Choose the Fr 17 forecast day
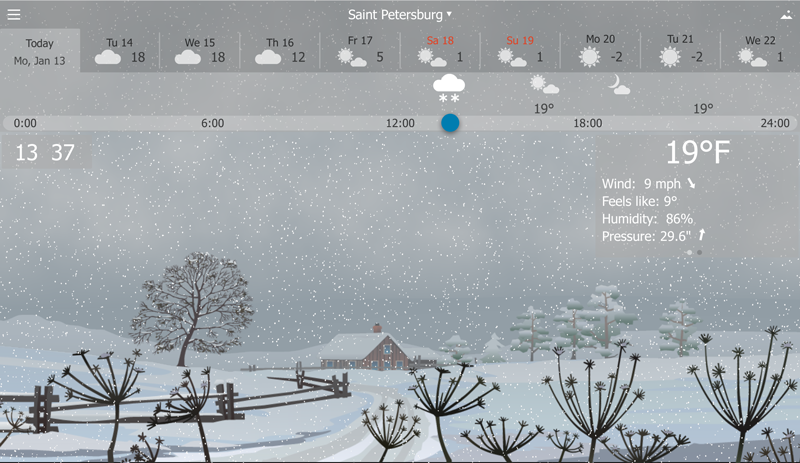 point(360,51)
